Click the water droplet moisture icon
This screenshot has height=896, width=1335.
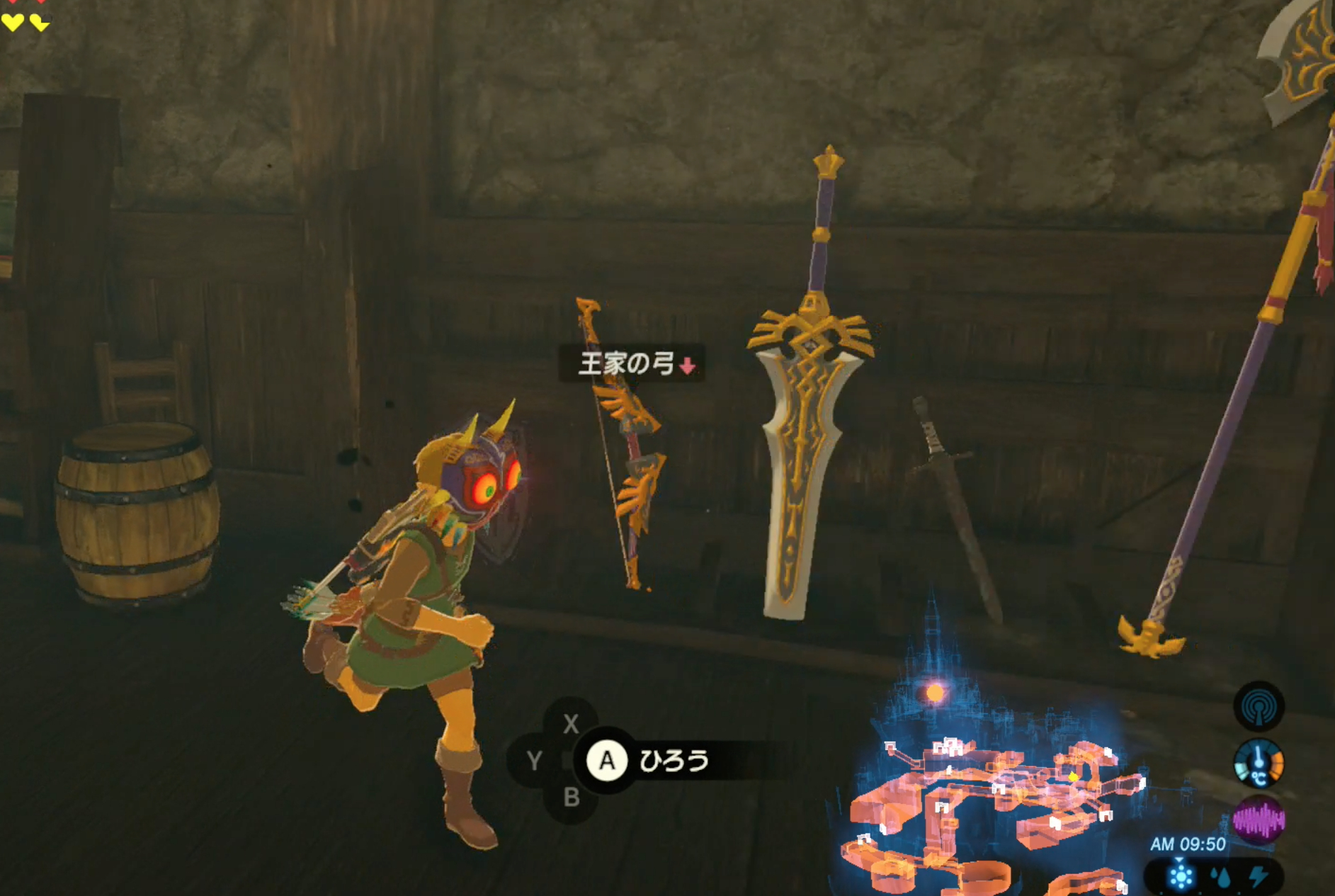1222,877
